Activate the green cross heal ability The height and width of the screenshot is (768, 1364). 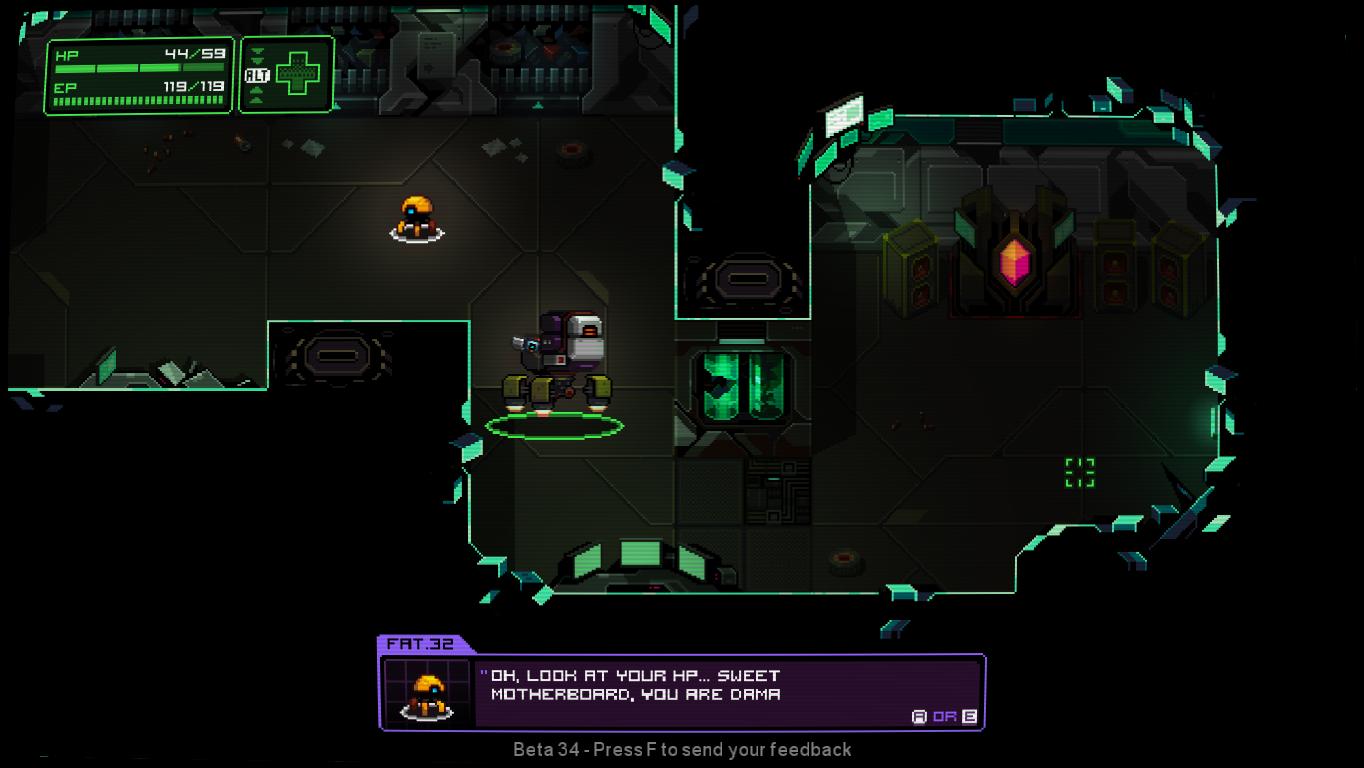pos(297,75)
